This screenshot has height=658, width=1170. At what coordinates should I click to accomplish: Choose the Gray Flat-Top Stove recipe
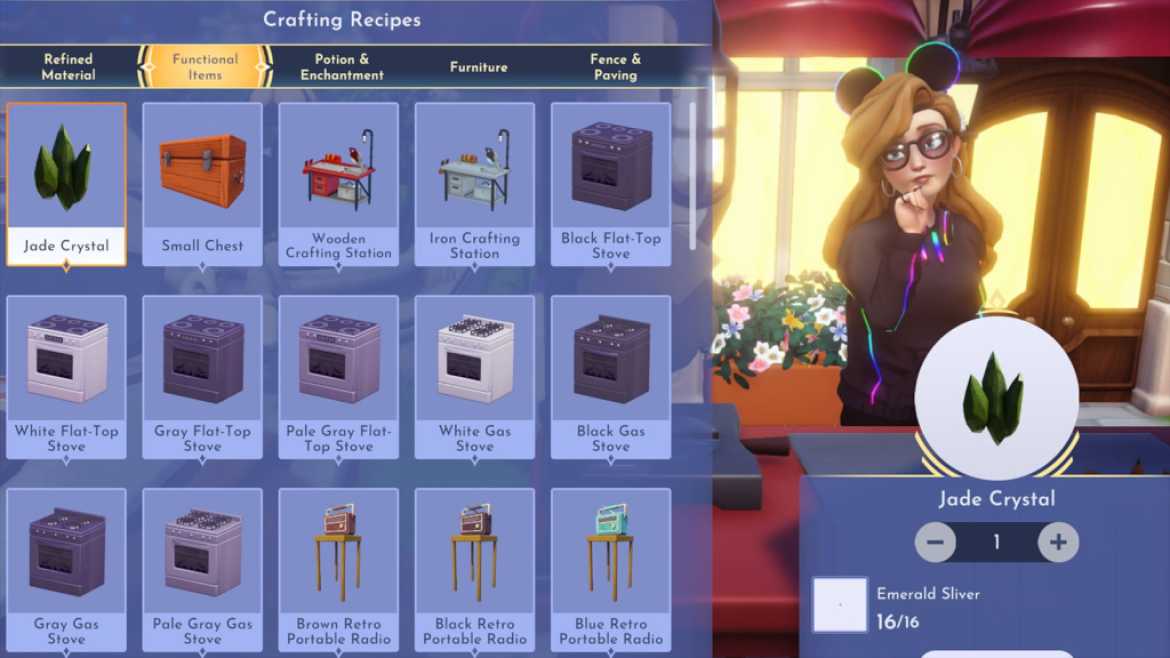tap(203, 376)
